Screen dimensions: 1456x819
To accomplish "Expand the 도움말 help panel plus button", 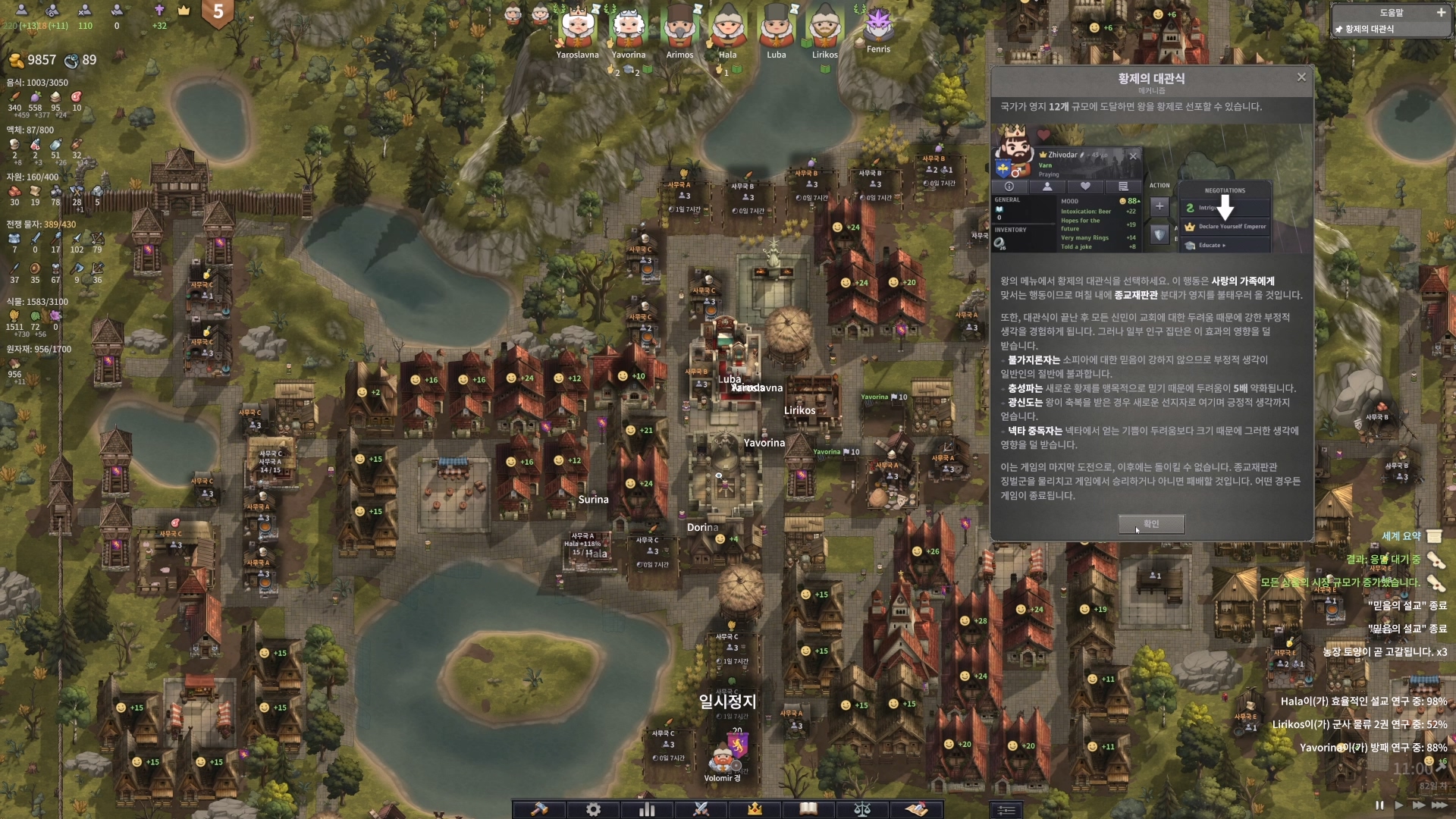I will click(1441, 13).
